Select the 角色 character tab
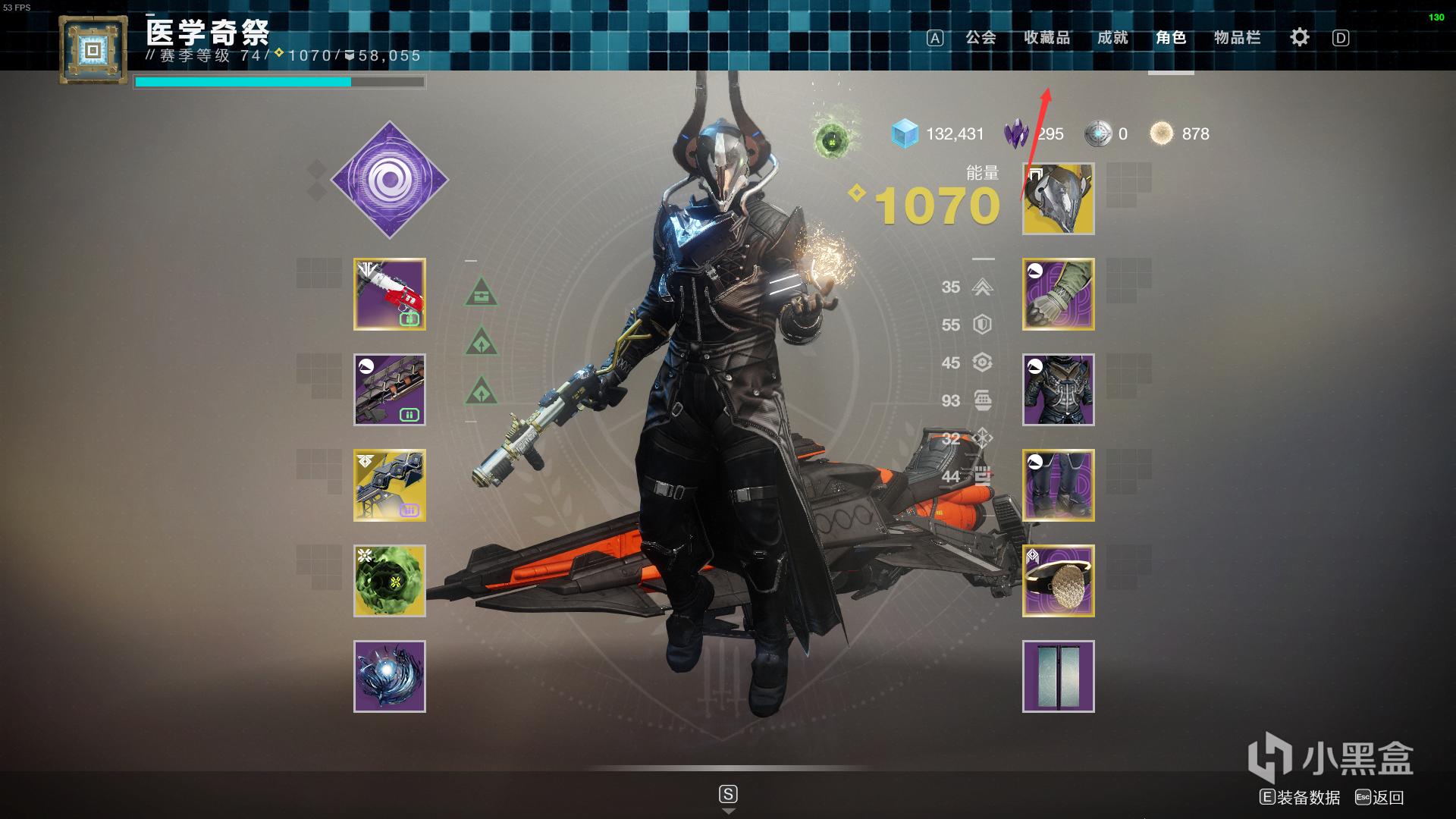 (x=1171, y=38)
